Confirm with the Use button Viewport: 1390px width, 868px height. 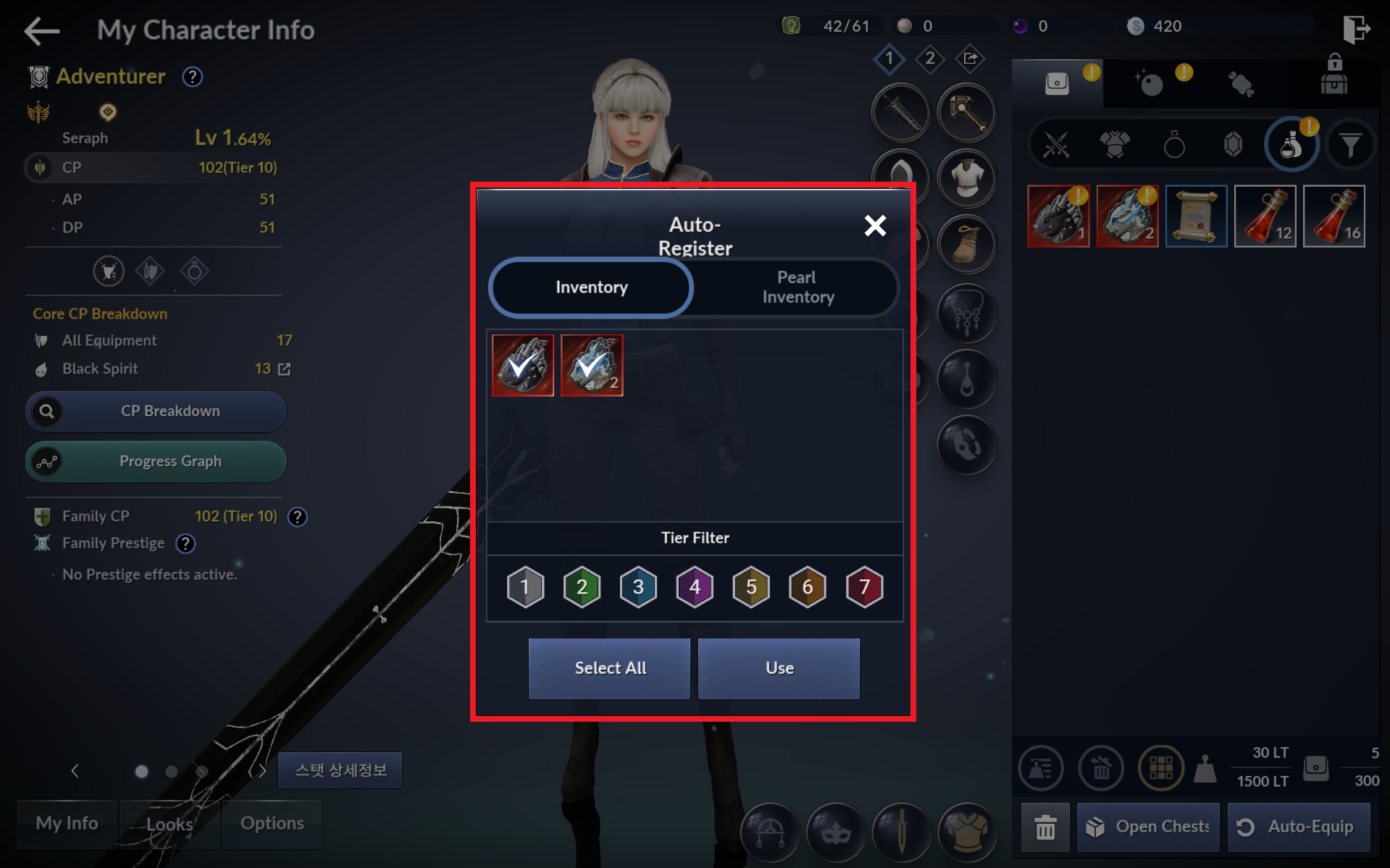(779, 668)
